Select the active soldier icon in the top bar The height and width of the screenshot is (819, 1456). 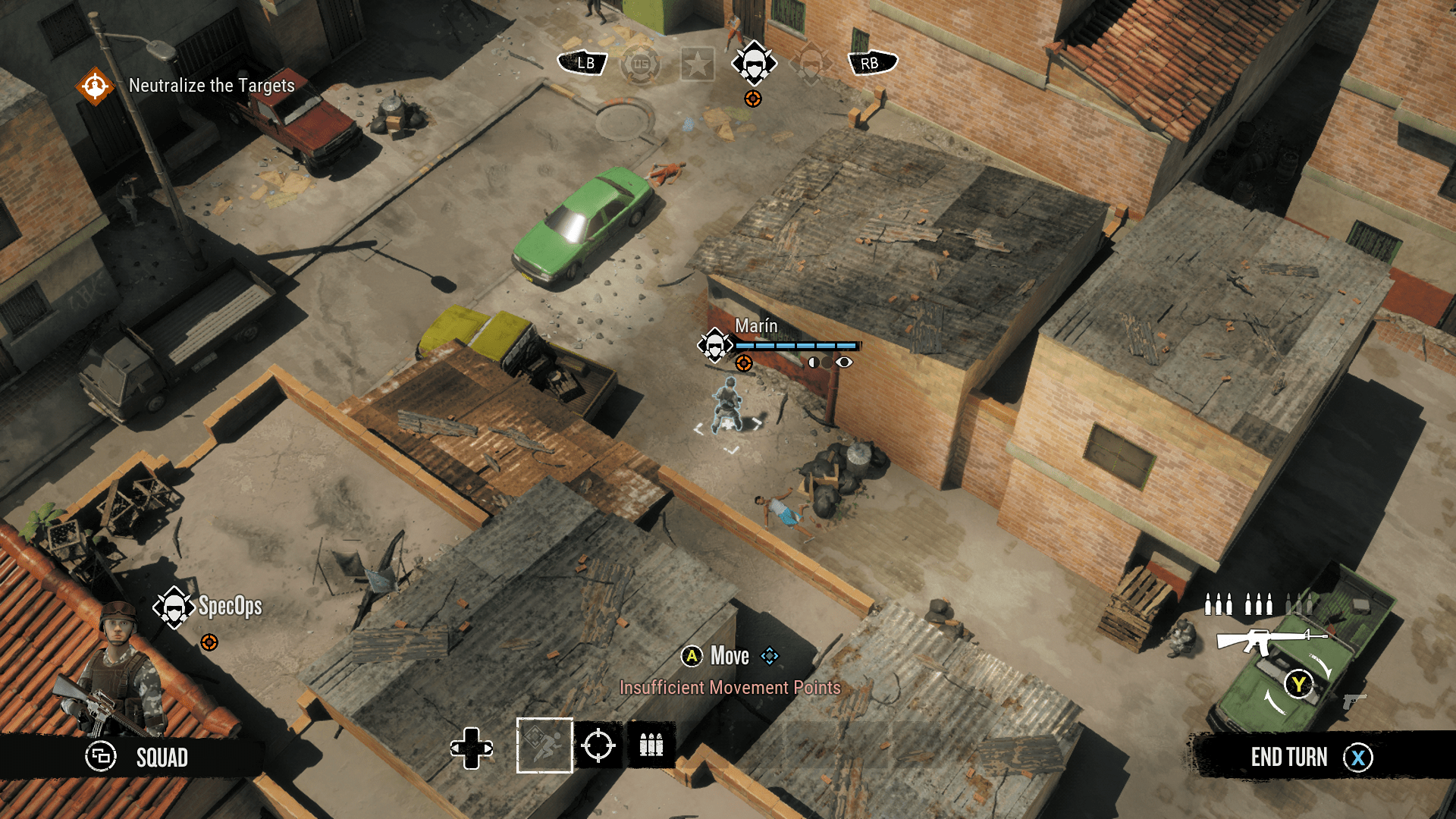[x=753, y=64]
